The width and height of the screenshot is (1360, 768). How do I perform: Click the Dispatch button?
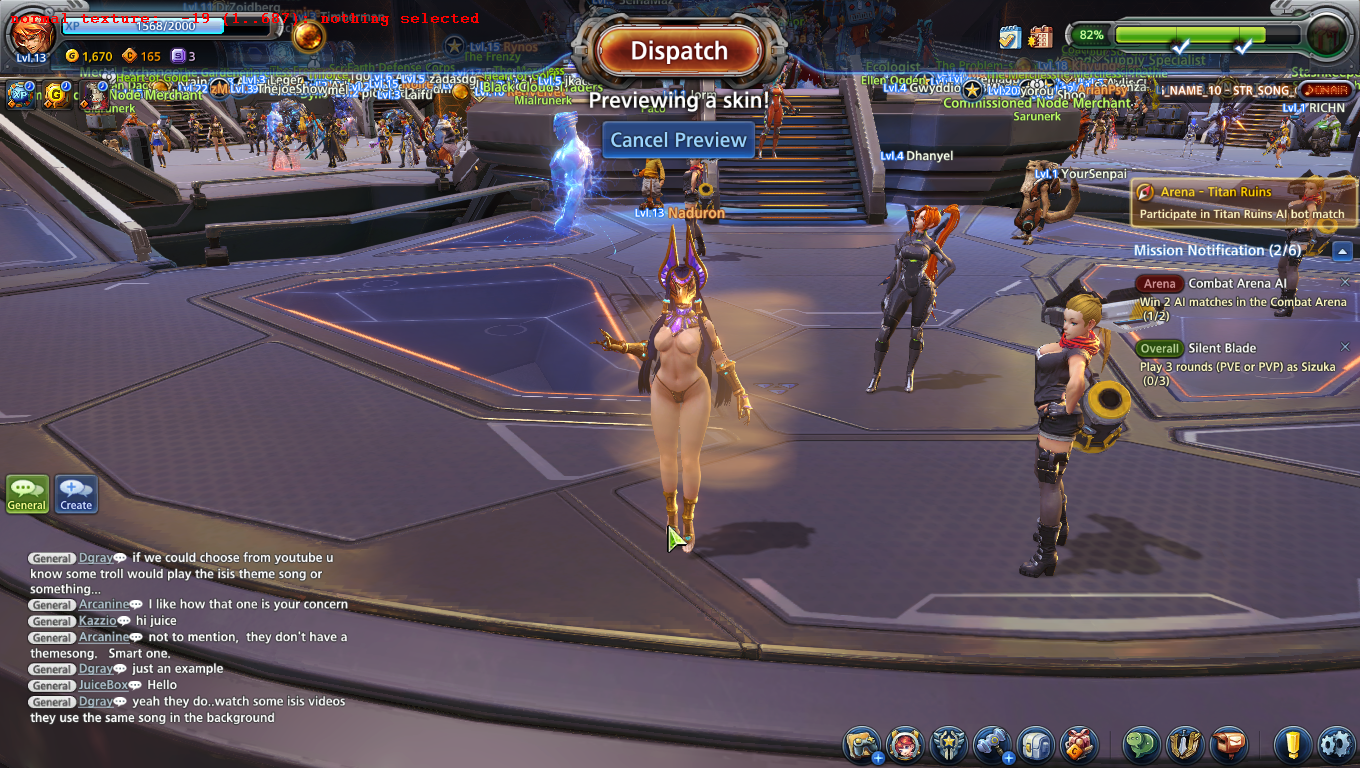click(679, 51)
